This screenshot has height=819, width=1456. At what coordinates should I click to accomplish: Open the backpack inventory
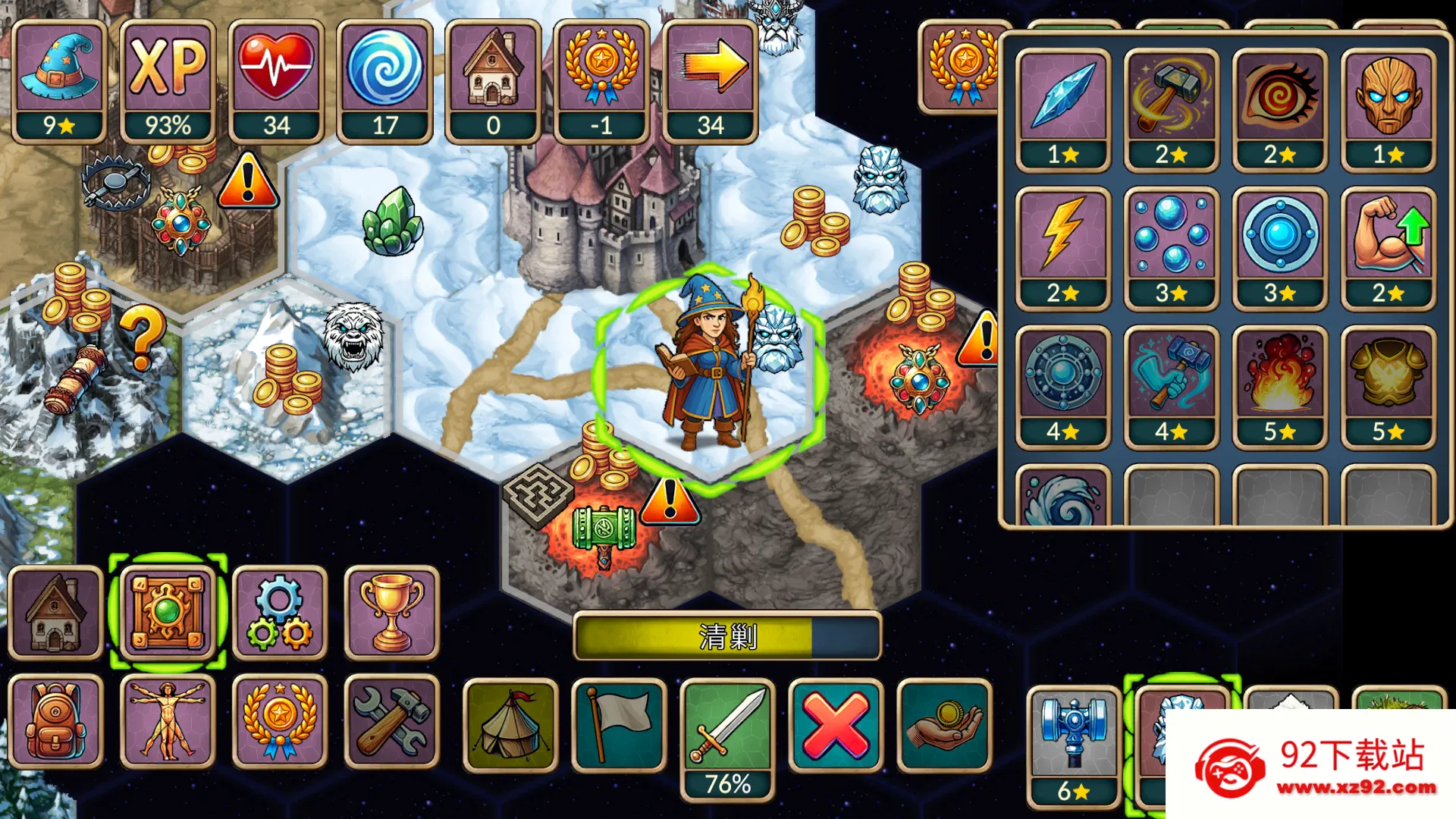coord(55,721)
